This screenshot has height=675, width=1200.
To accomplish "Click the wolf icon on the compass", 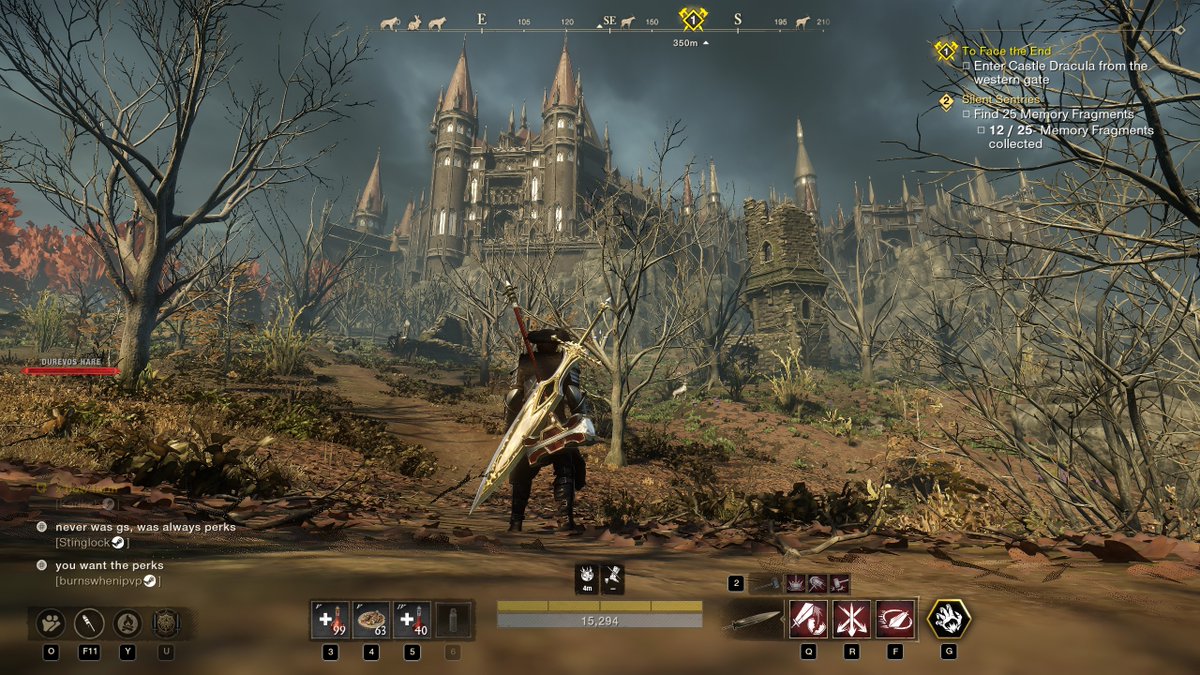I will click(437, 21).
